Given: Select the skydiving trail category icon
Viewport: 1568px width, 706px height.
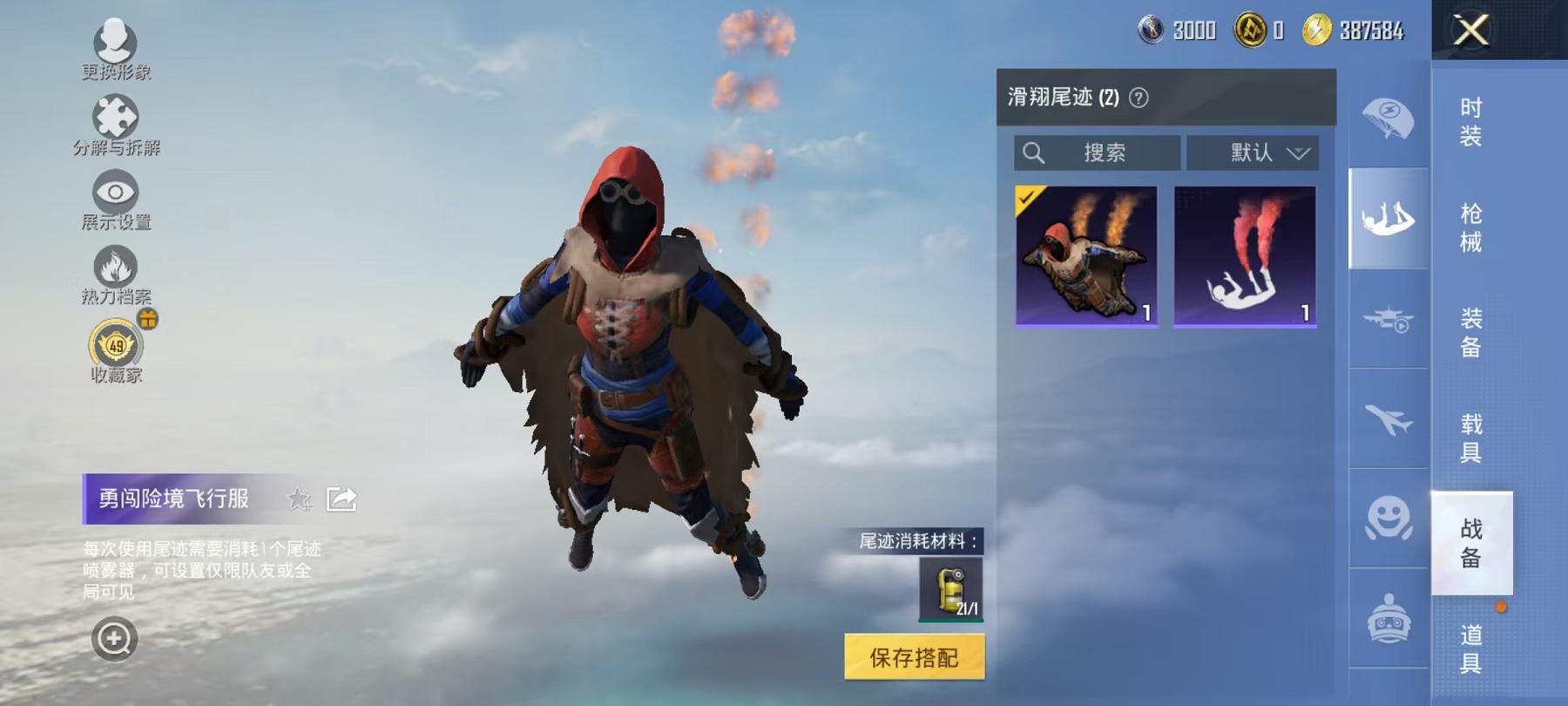Looking at the screenshot, I should click(x=1389, y=222).
